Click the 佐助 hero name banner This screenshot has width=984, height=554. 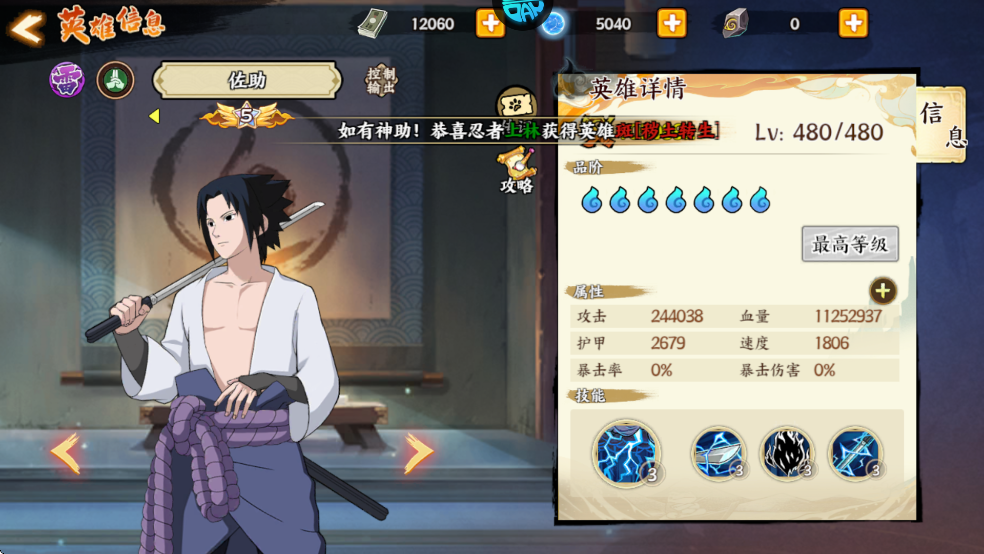(247, 81)
